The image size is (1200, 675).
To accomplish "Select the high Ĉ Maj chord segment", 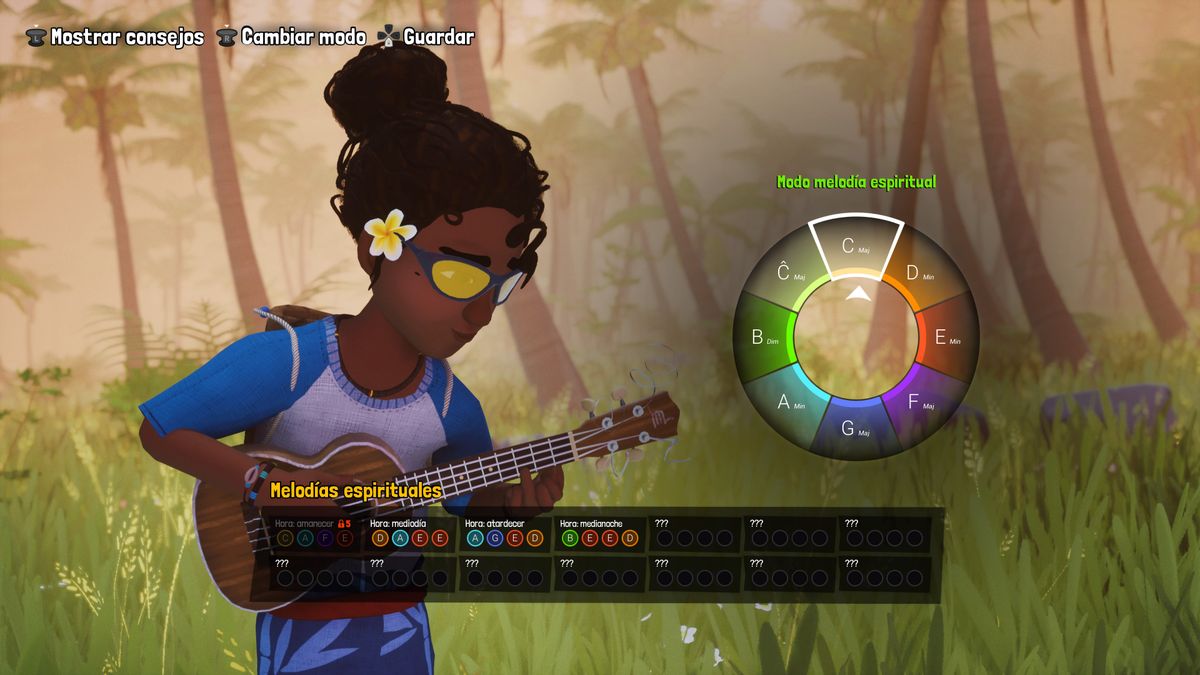I will click(791, 273).
